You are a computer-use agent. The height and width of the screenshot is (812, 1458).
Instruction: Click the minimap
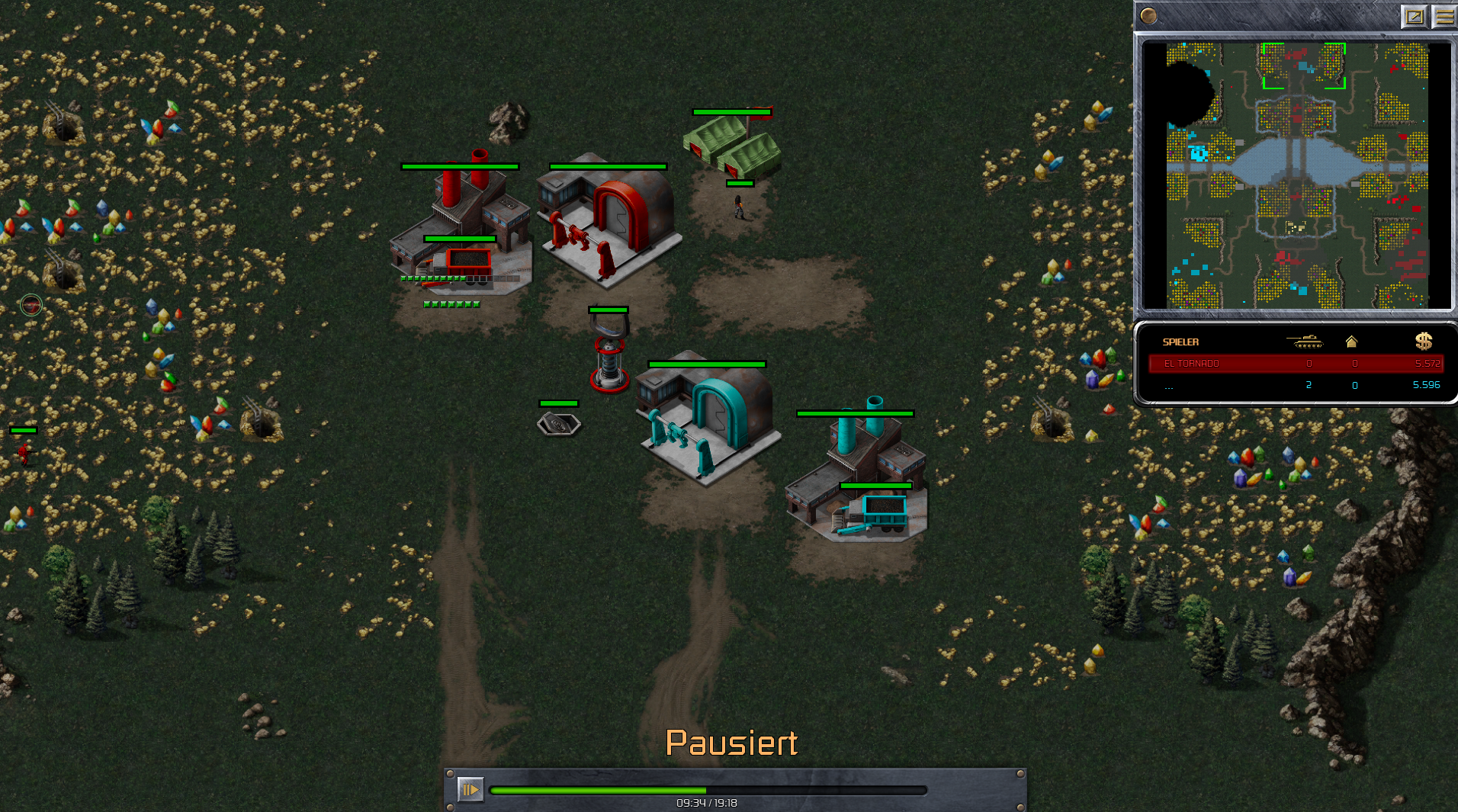1296,175
